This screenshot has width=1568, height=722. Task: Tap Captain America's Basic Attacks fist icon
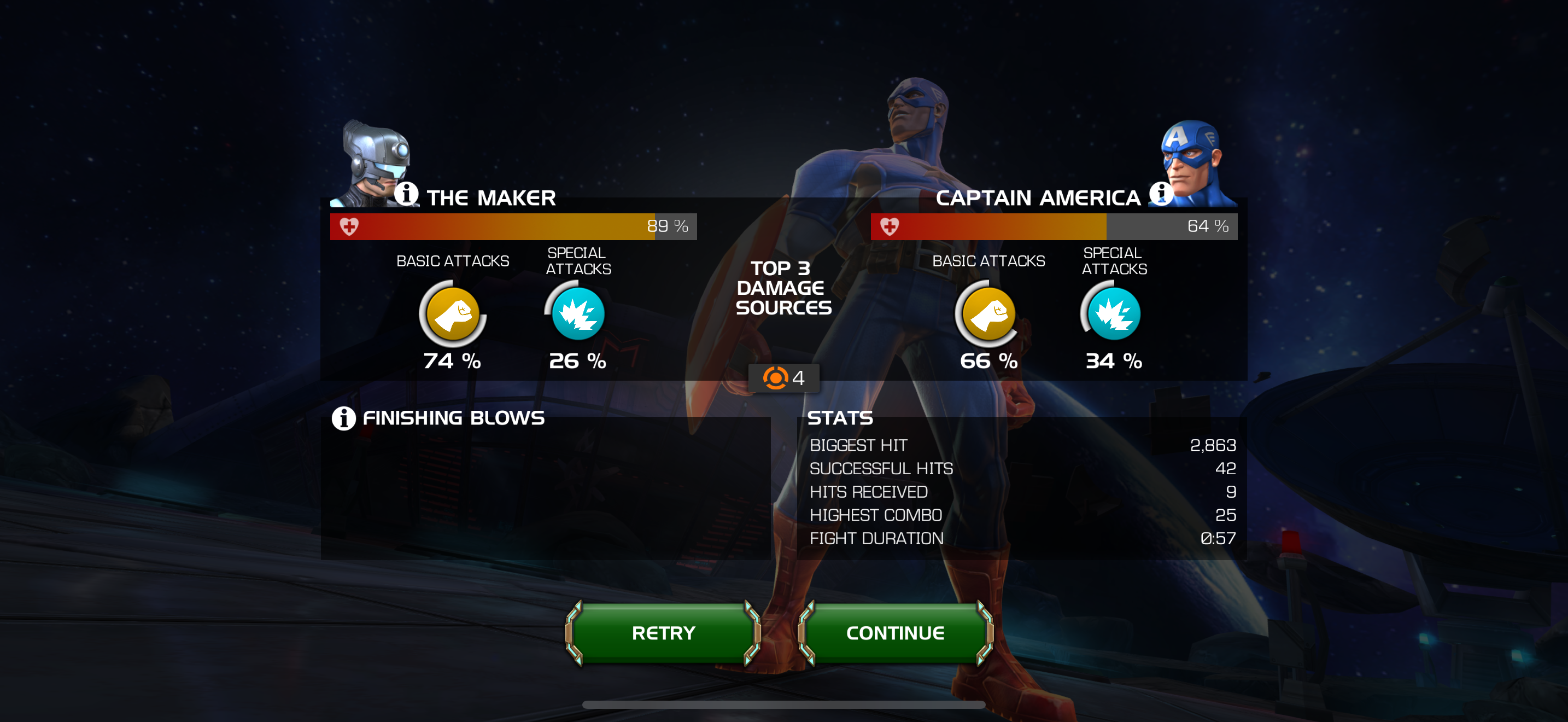tap(988, 314)
